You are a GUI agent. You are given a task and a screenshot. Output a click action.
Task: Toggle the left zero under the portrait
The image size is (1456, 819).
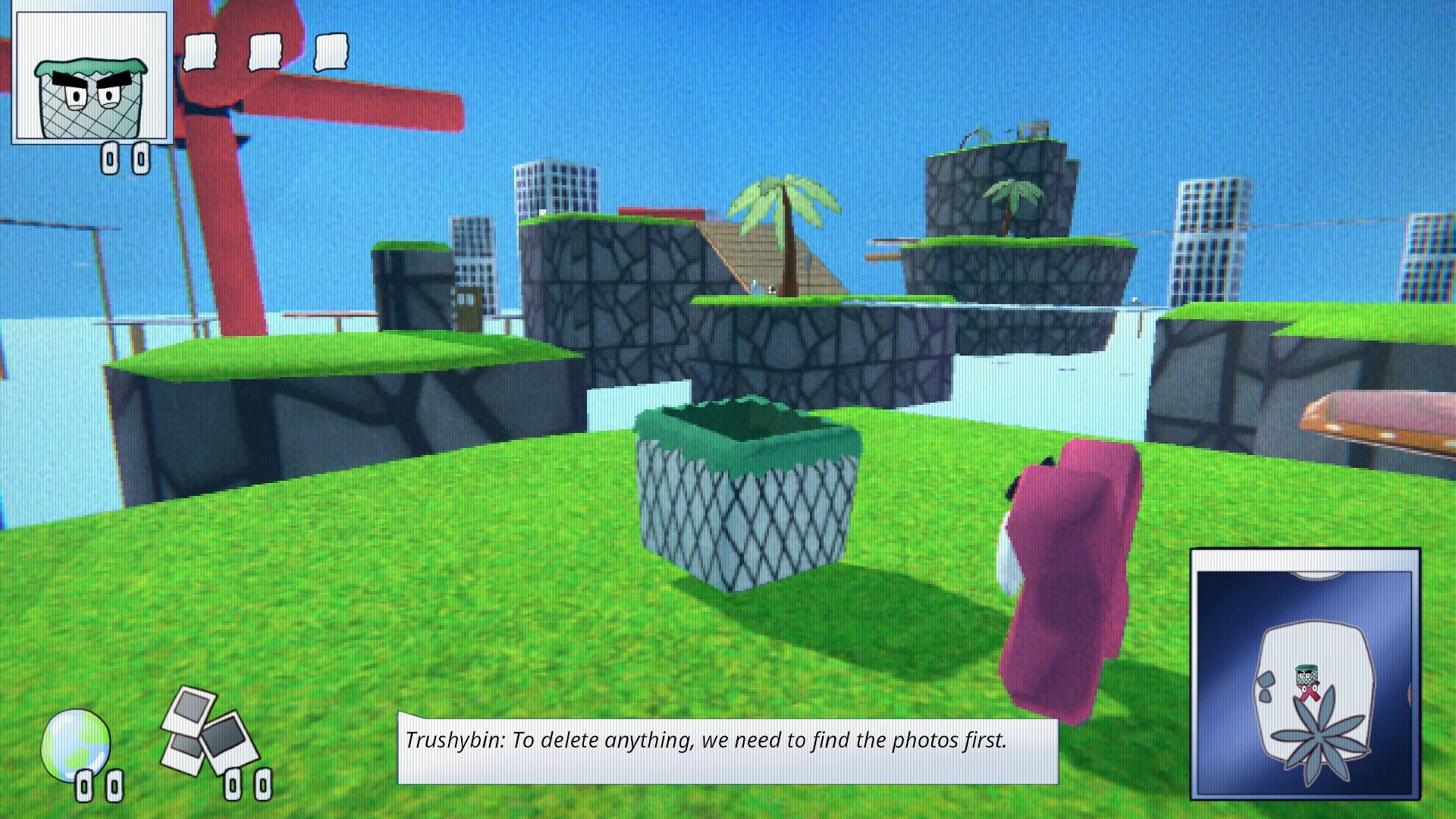pos(111,158)
